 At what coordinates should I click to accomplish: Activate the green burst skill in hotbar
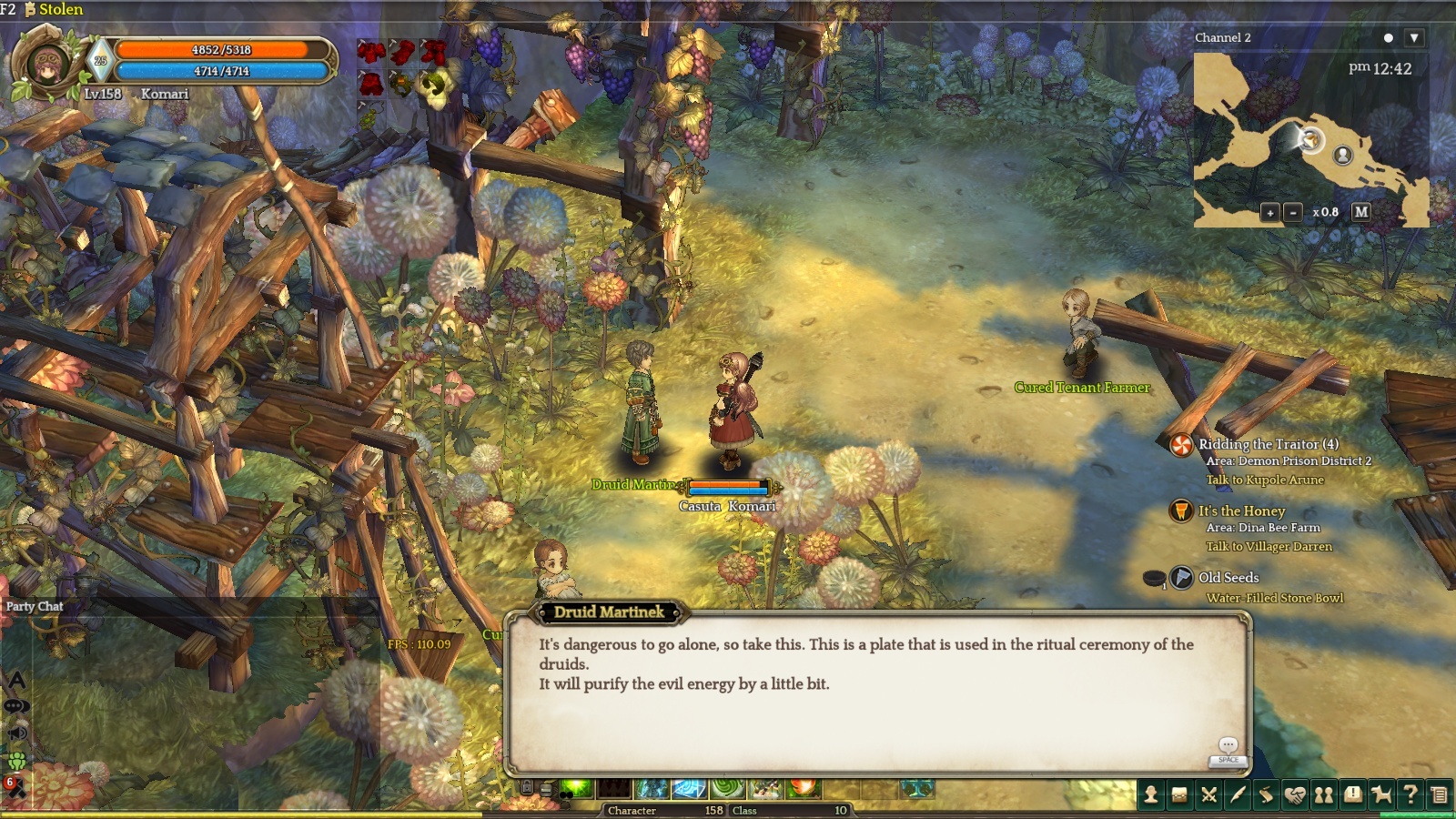coord(576,788)
